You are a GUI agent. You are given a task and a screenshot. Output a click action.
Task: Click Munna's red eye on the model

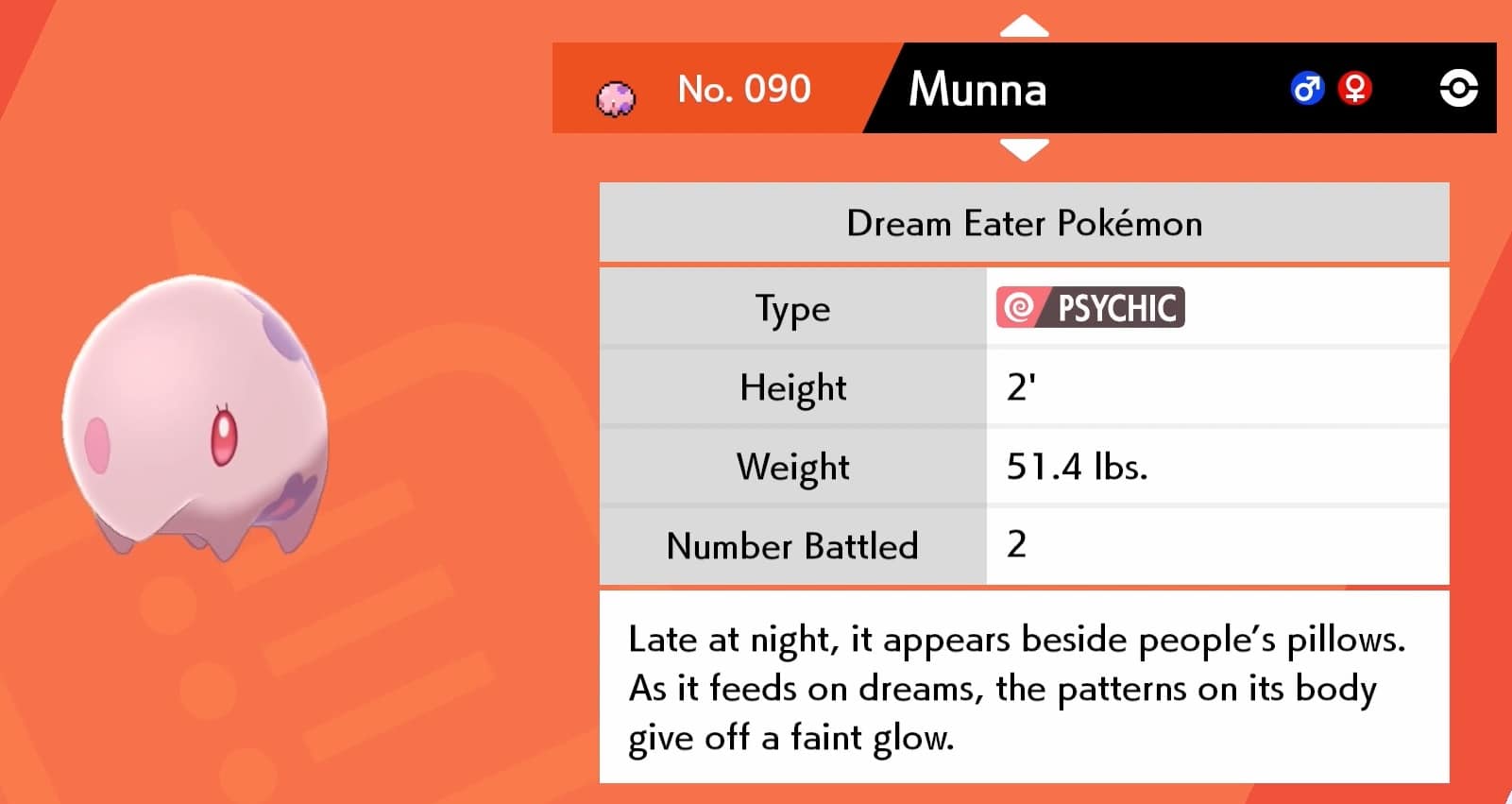(x=223, y=437)
